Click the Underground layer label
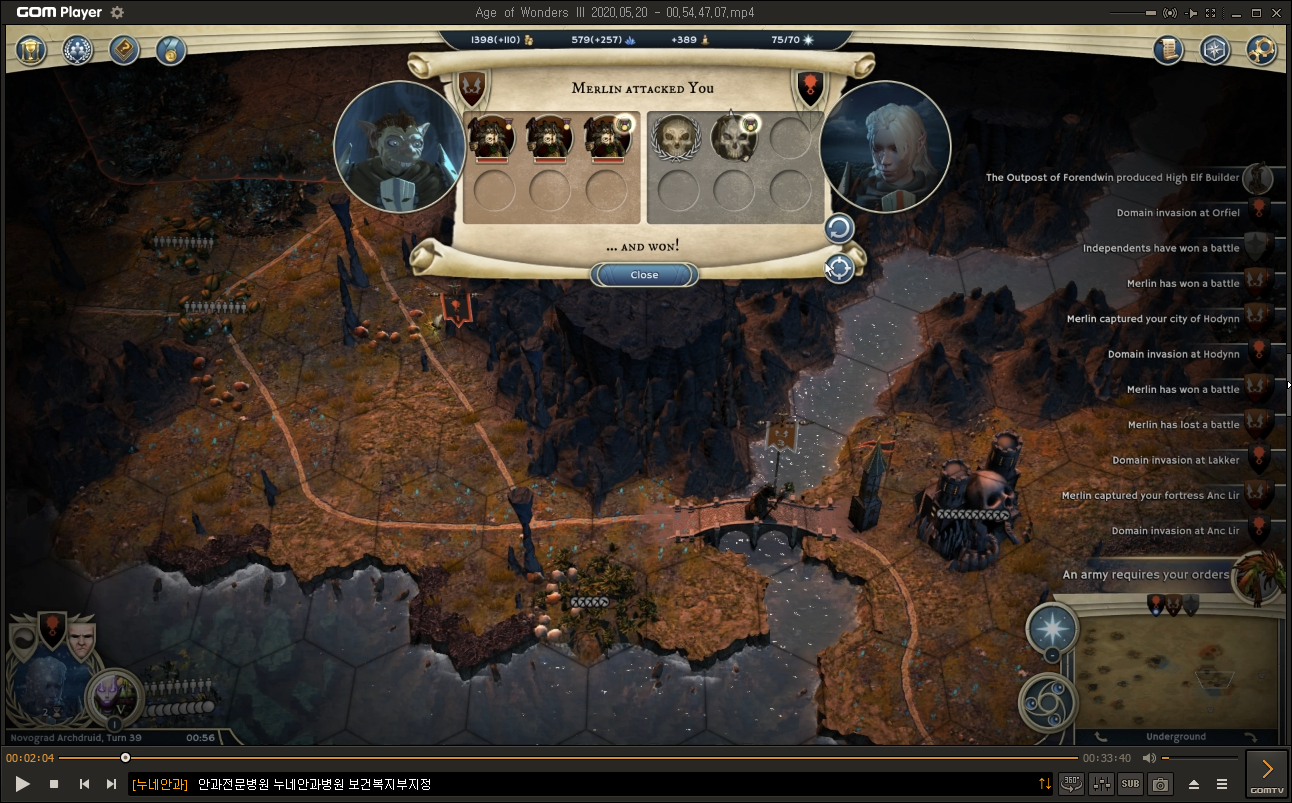1292x803 pixels. click(x=1176, y=737)
